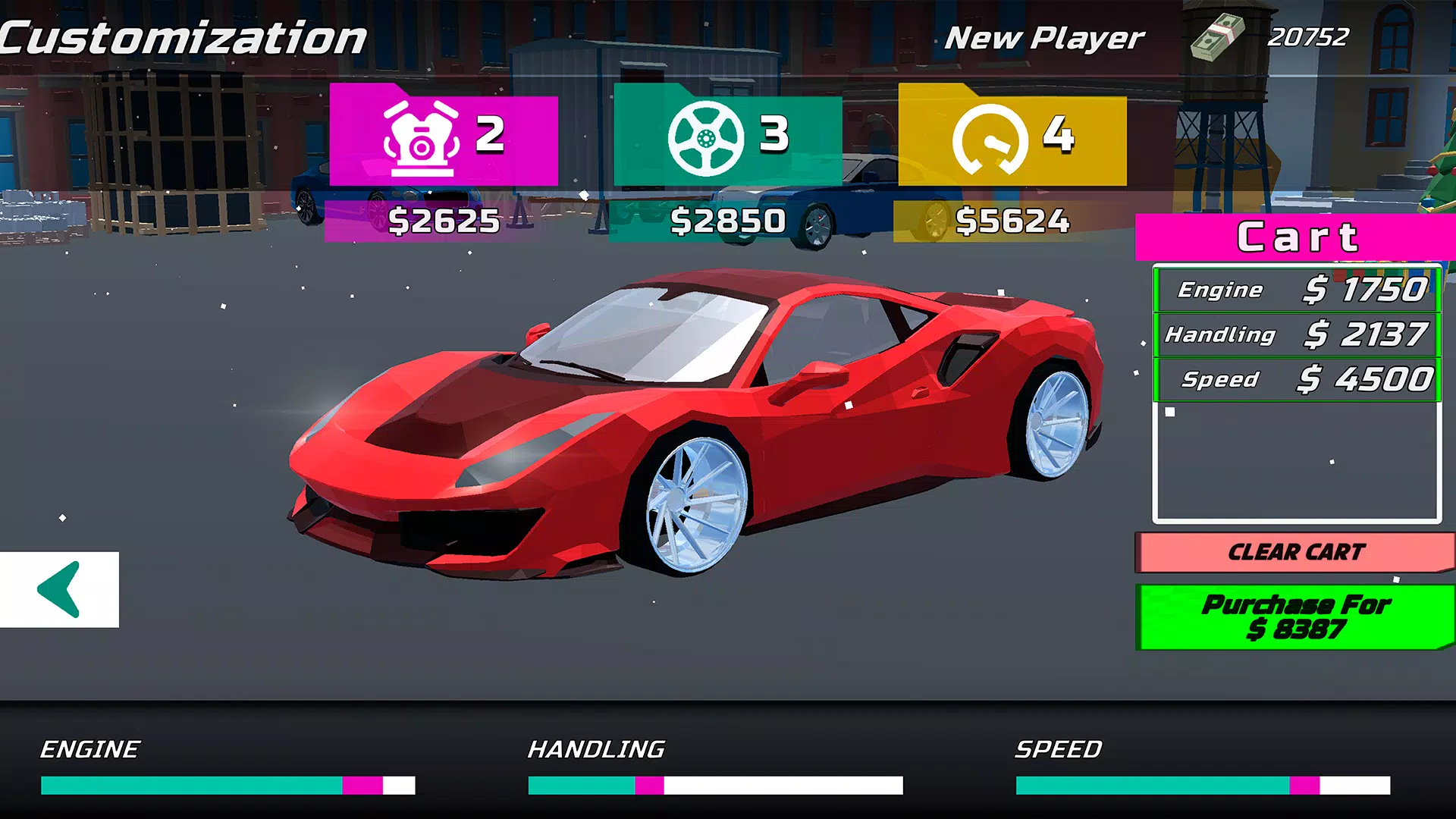This screenshot has width=1456, height=819.
Task: Select the Speed $4500 cart row
Action: click(x=1297, y=379)
